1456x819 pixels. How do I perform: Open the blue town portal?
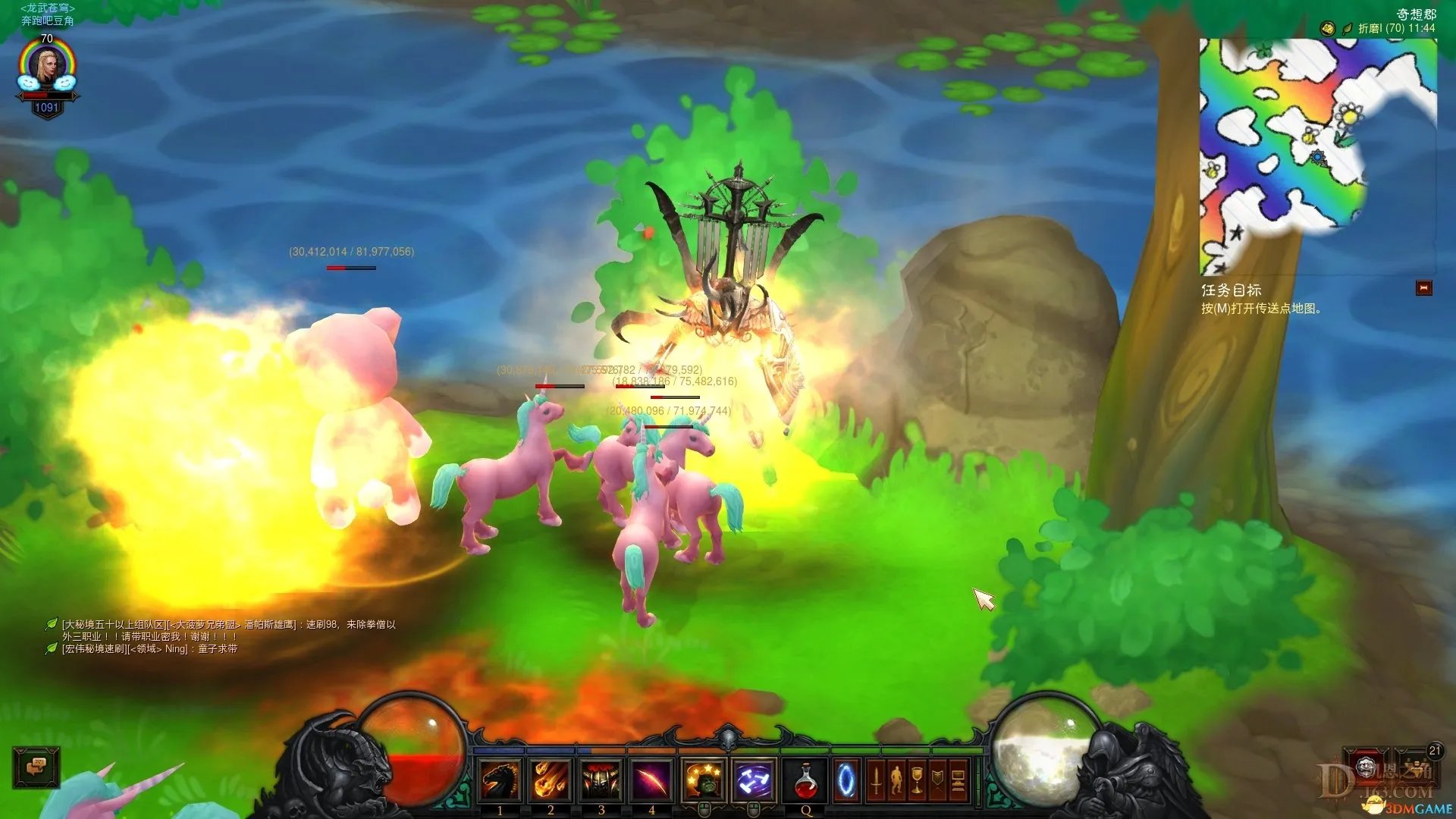click(x=846, y=780)
